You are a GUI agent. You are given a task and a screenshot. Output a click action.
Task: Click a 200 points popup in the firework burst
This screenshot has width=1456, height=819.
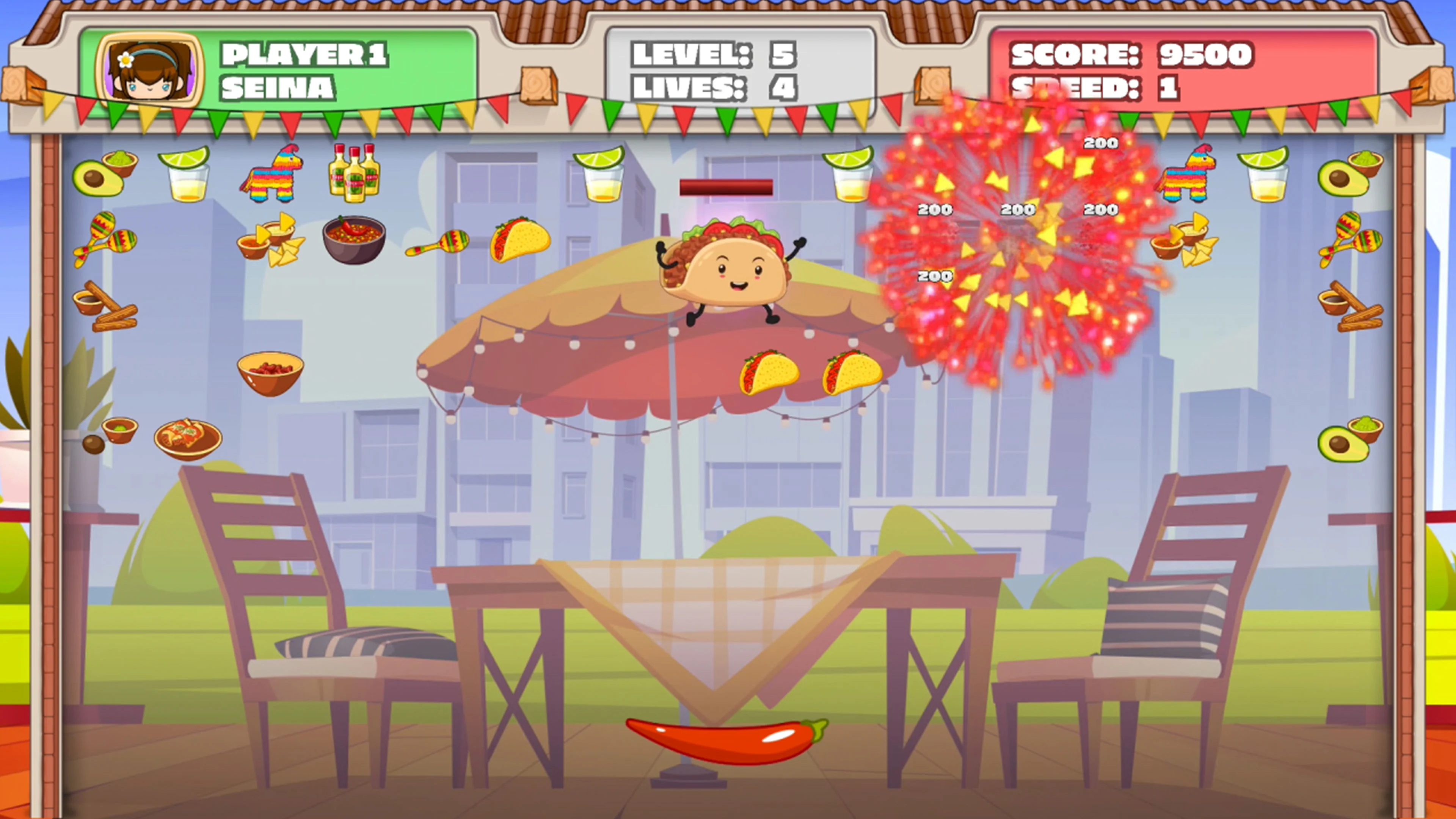pos(1017,210)
